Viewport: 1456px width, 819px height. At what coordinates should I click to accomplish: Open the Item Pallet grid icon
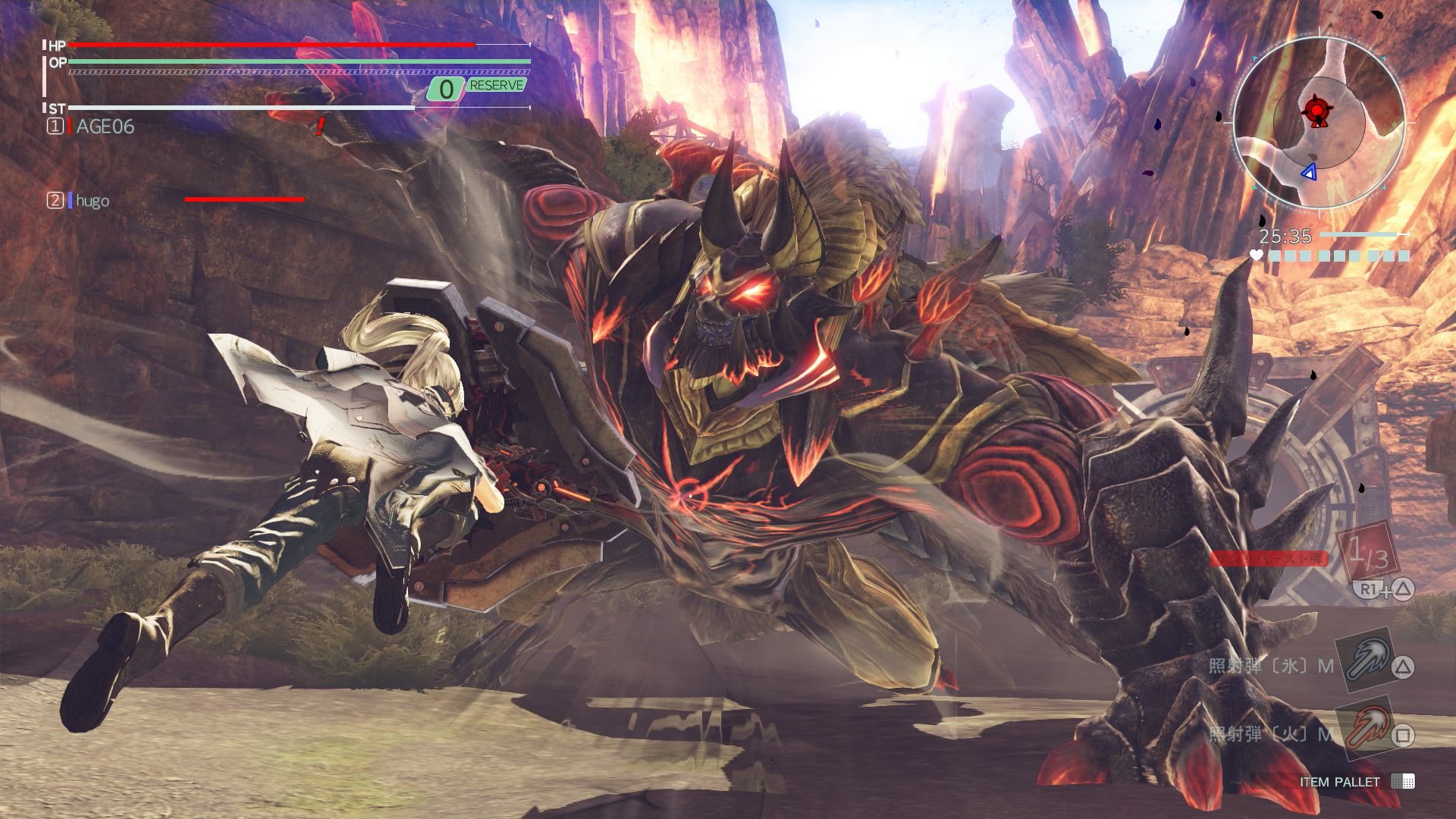1402,782
